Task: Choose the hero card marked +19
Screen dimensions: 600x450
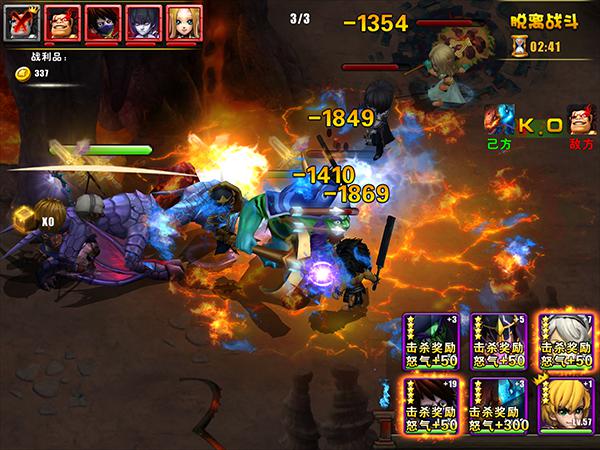Action: (431, 405)
